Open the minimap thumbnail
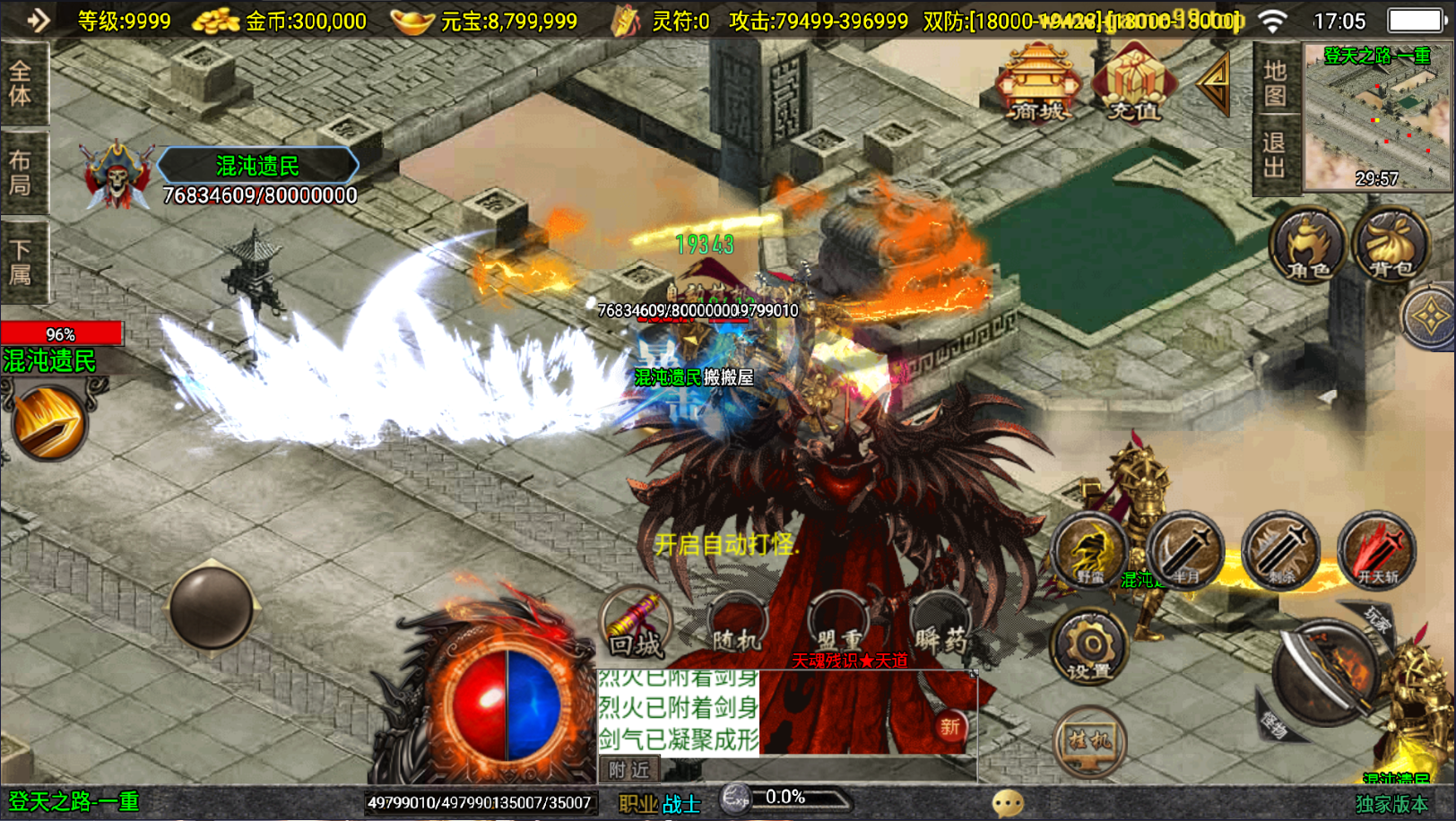The image size is (1456, 821). coord(1376,117)
